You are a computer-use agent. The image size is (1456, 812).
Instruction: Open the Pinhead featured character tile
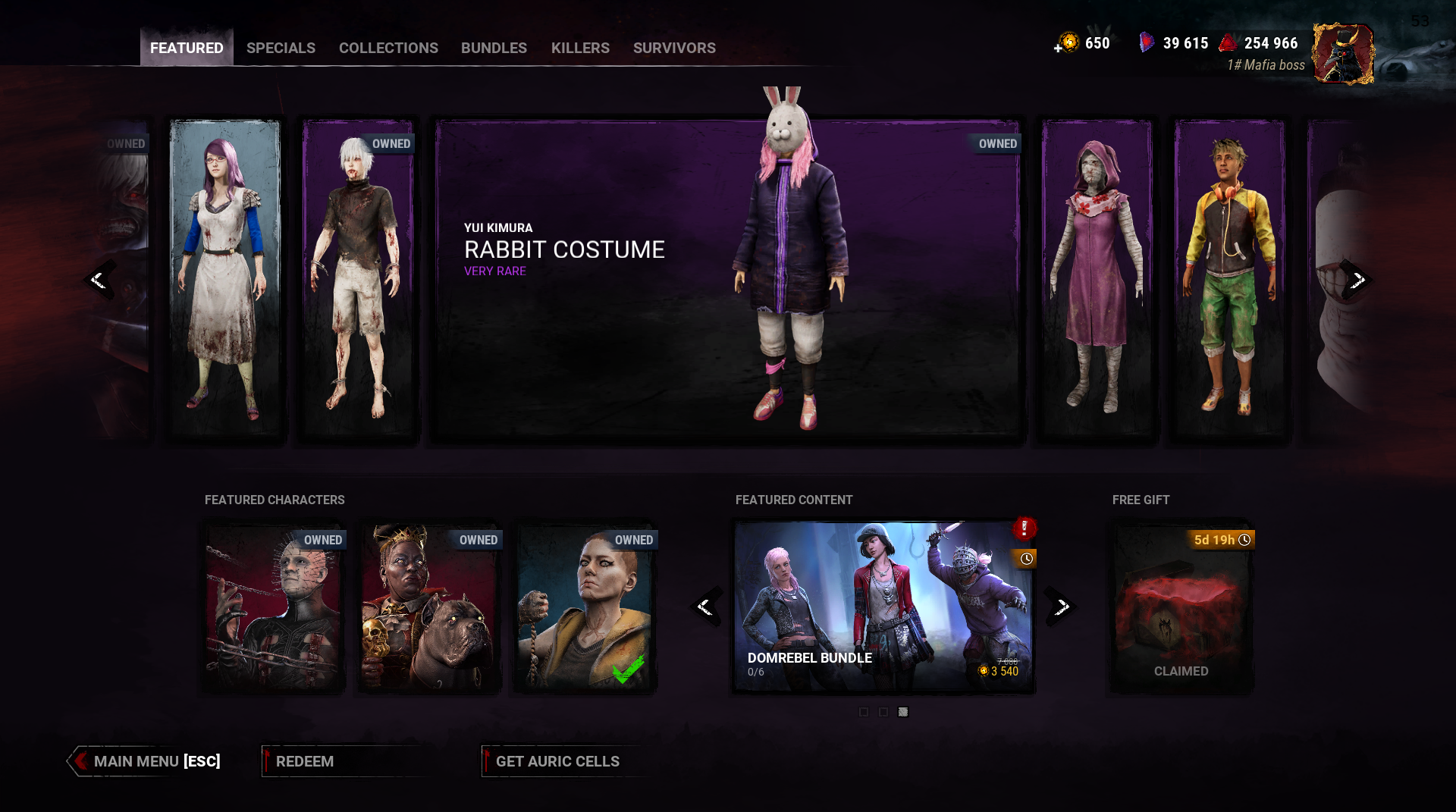[x=274, y=607]
